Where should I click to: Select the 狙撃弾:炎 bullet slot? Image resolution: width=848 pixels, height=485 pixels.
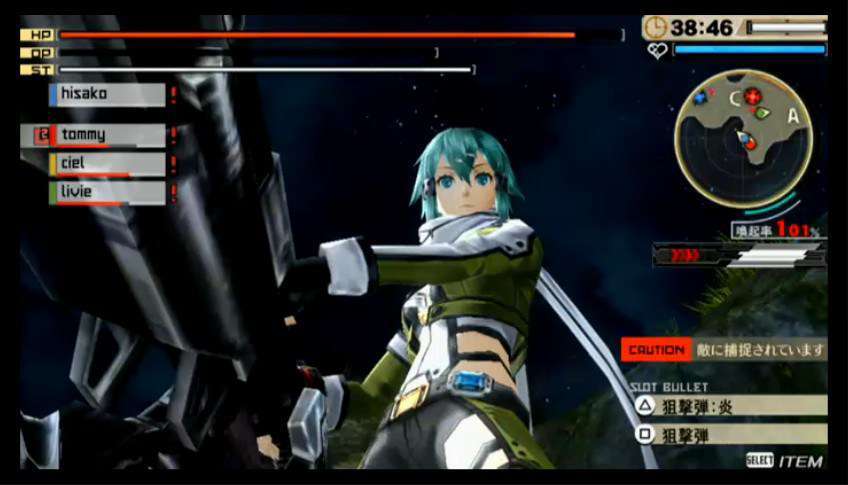pyautogui.click(x=730, y=406)
